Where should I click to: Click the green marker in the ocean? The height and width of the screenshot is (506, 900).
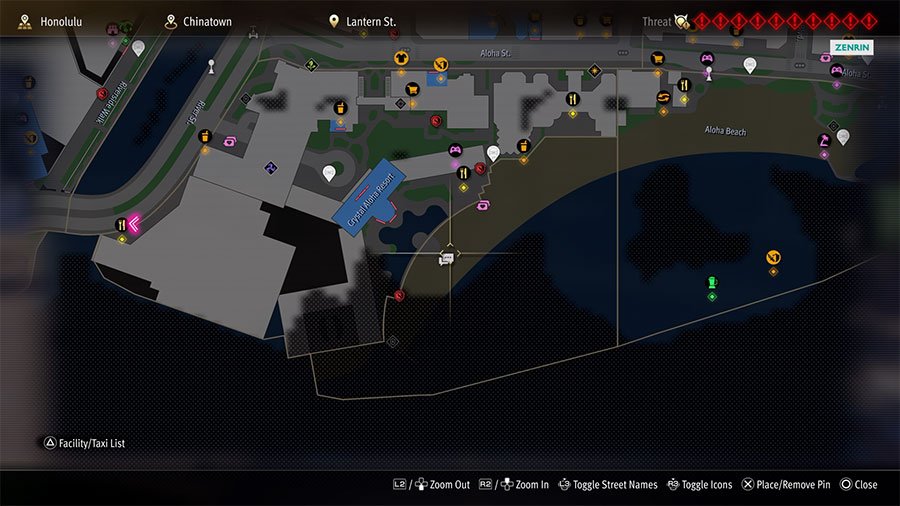tap(712, 283)
